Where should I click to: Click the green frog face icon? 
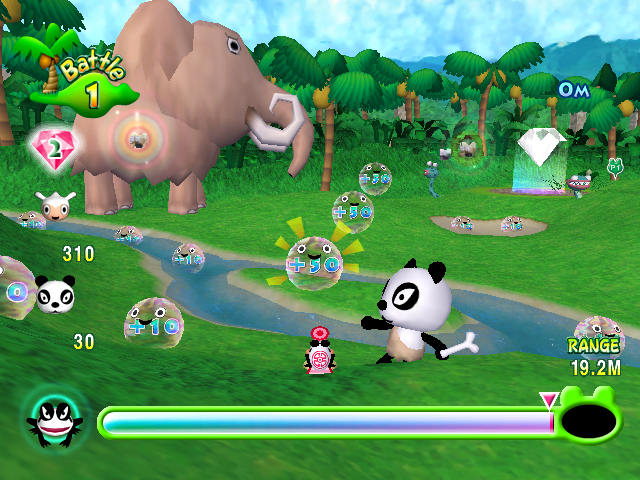pyautogui.click(x=55, y=421)
